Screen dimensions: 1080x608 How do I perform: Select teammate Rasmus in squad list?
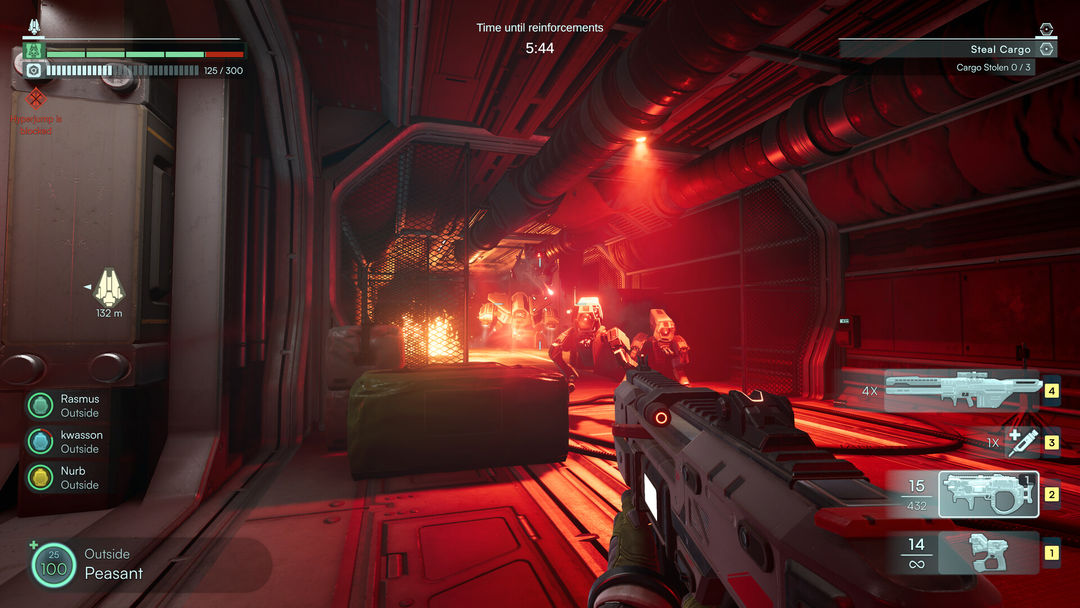[40, 405]
